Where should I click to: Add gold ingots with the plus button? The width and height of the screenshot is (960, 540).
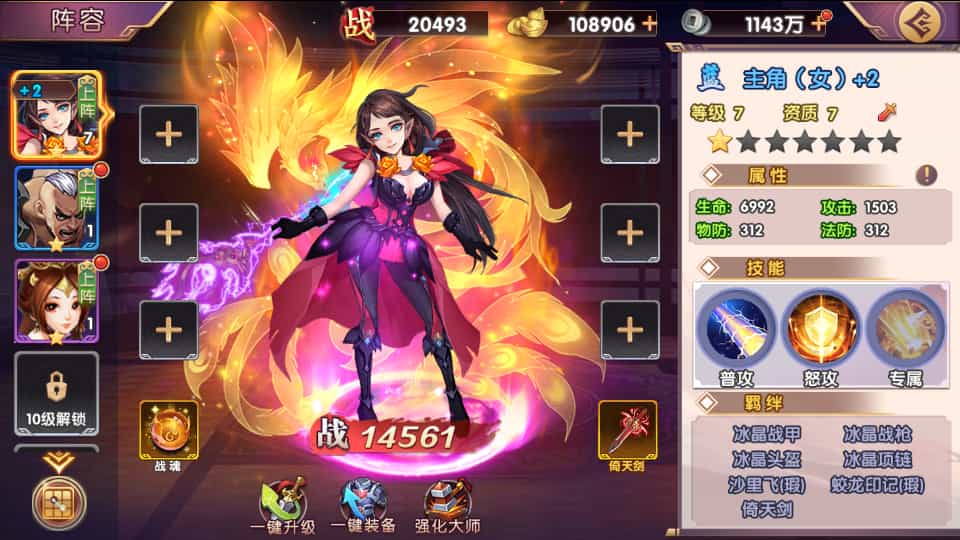[x=650, y=23]
